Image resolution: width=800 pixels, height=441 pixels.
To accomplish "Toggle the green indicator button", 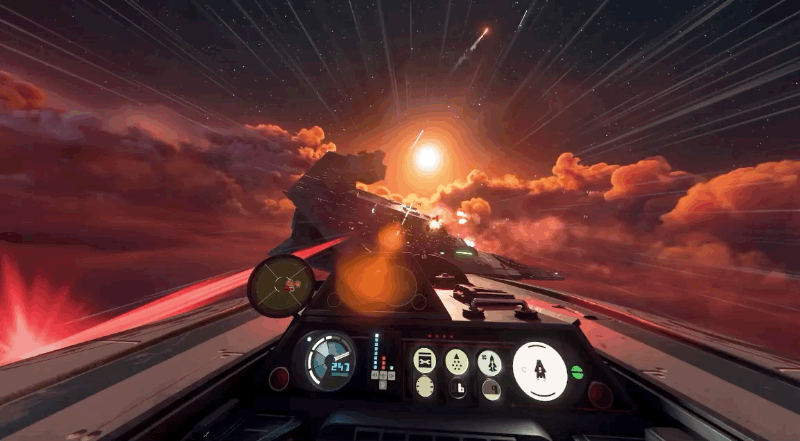I will click(x=577, y=372).
